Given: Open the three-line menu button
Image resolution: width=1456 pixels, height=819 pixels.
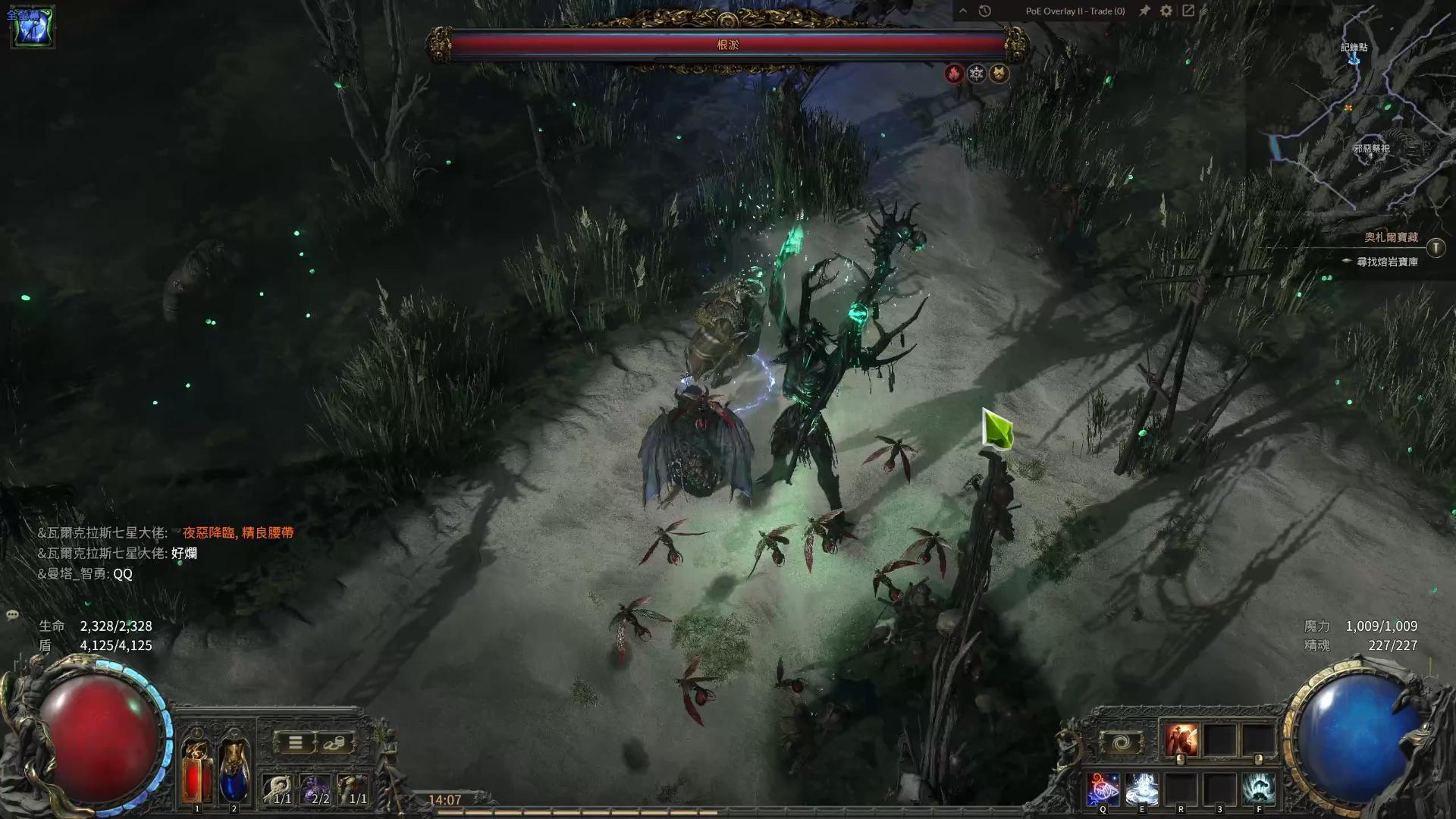Looking at the screenshot, I should (x=295, y=742).
